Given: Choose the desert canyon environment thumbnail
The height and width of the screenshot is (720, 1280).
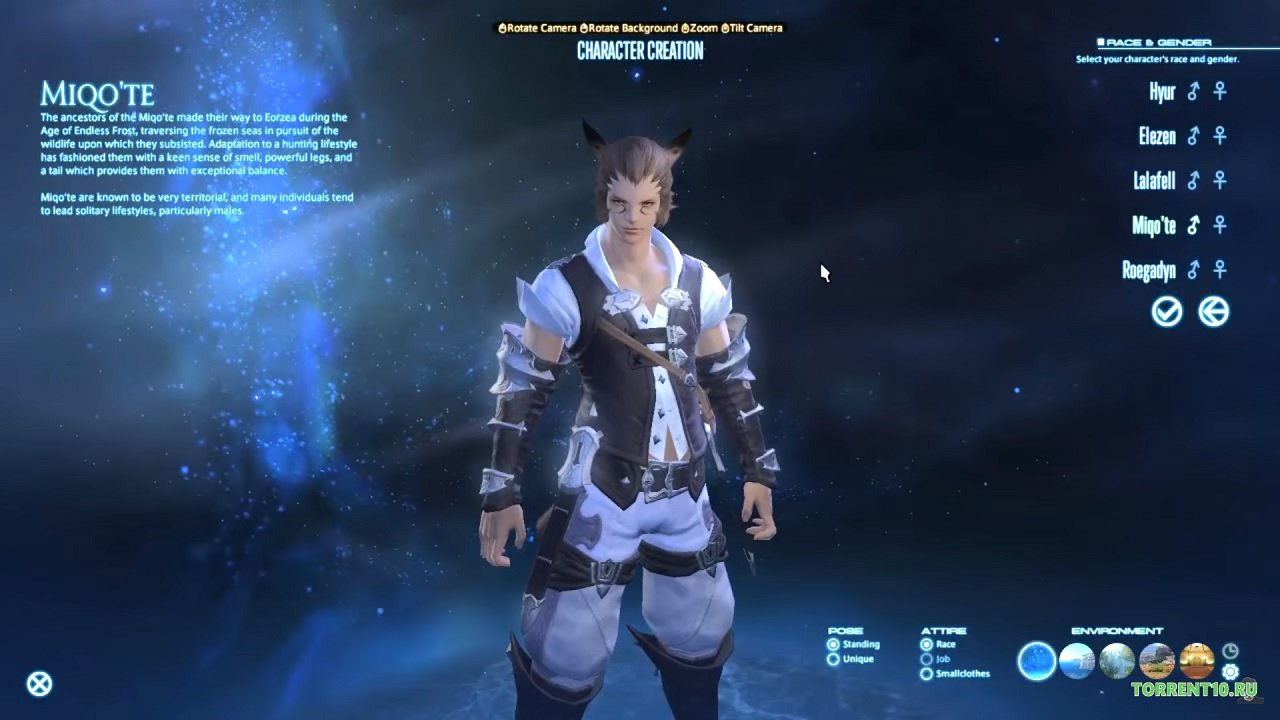Looking at the screenshot, I should 1157,661.
